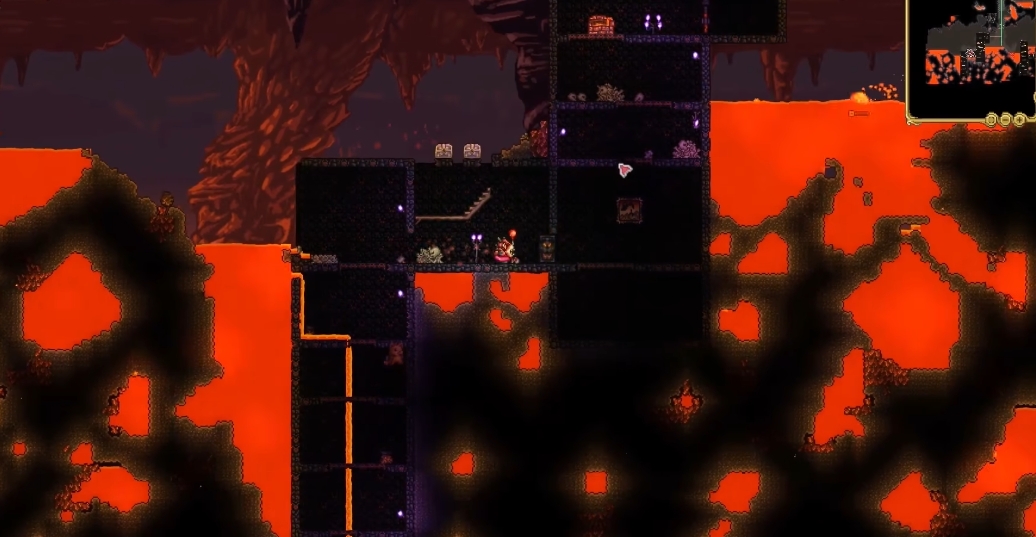Reset the minimap zoom button
This screenshot has height=537, width=1036.
pyautogui.click(x=991, y=119)
